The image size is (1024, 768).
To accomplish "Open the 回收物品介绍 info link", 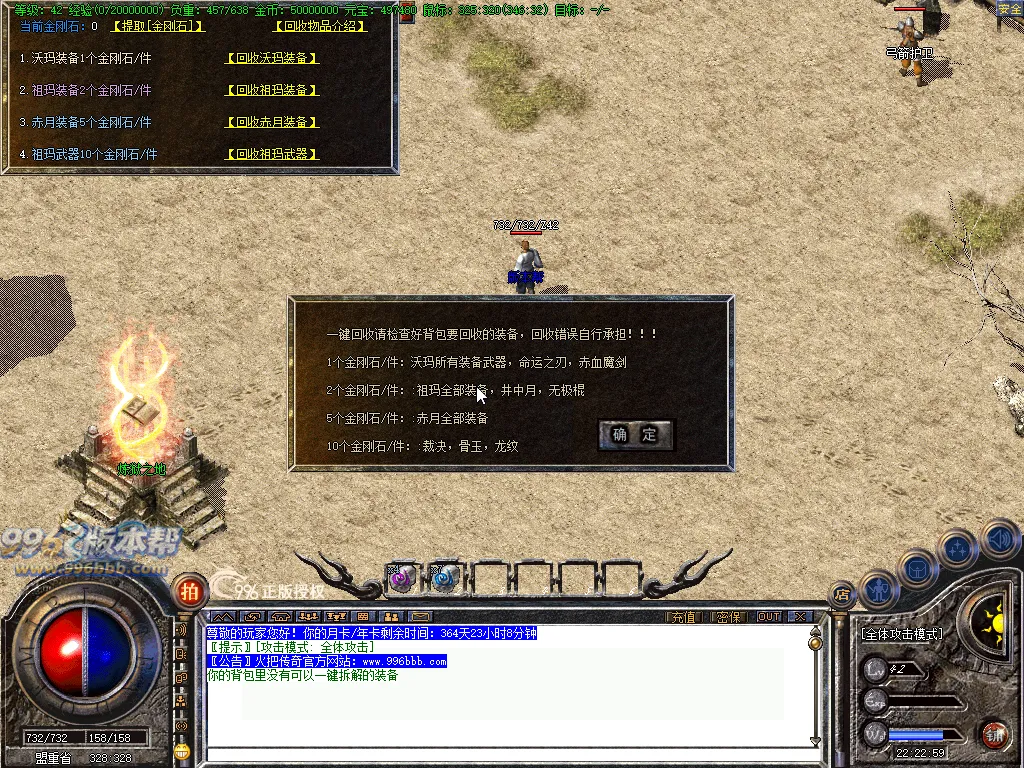I will point(320,26).
